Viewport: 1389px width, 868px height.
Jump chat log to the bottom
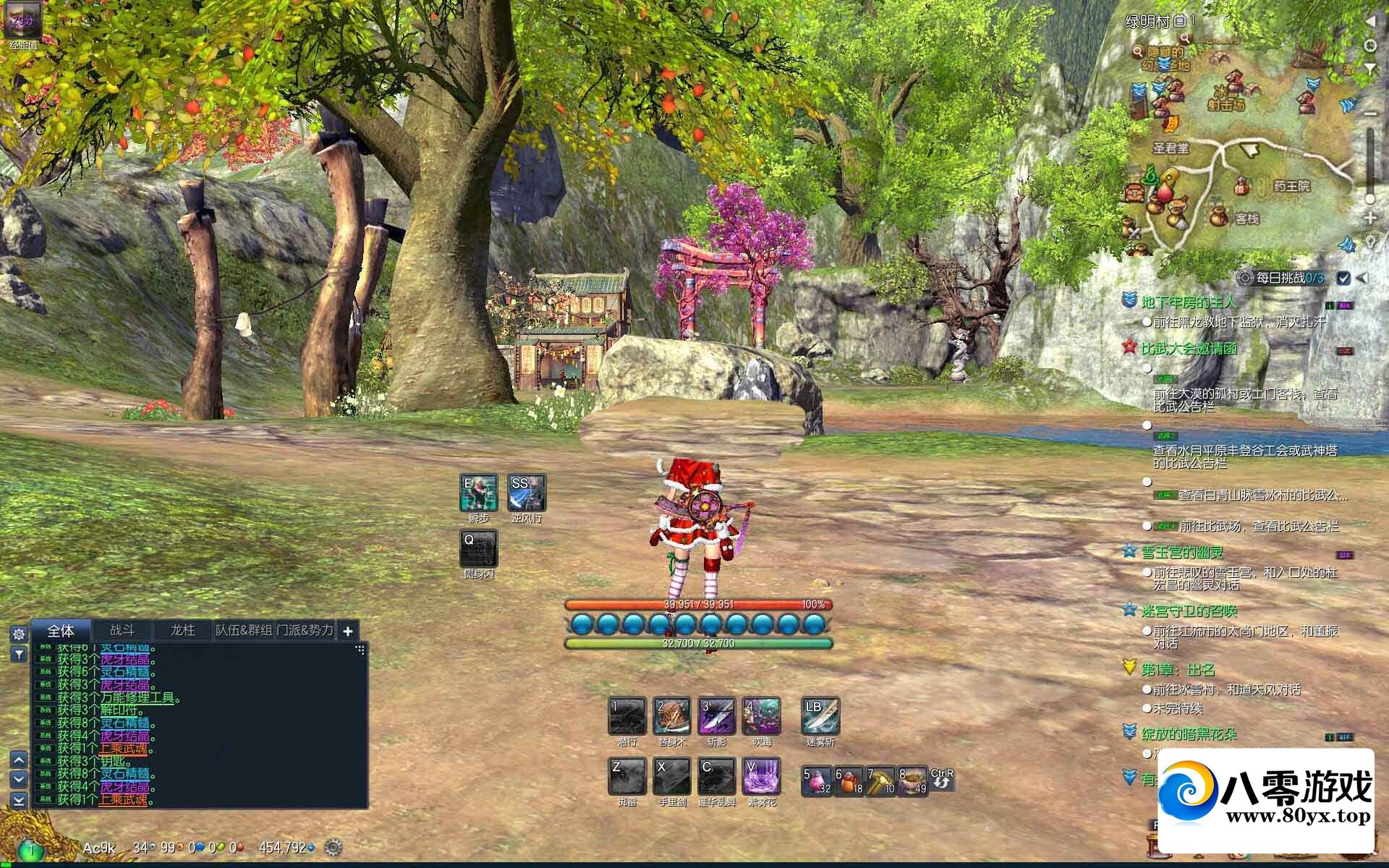19,800
